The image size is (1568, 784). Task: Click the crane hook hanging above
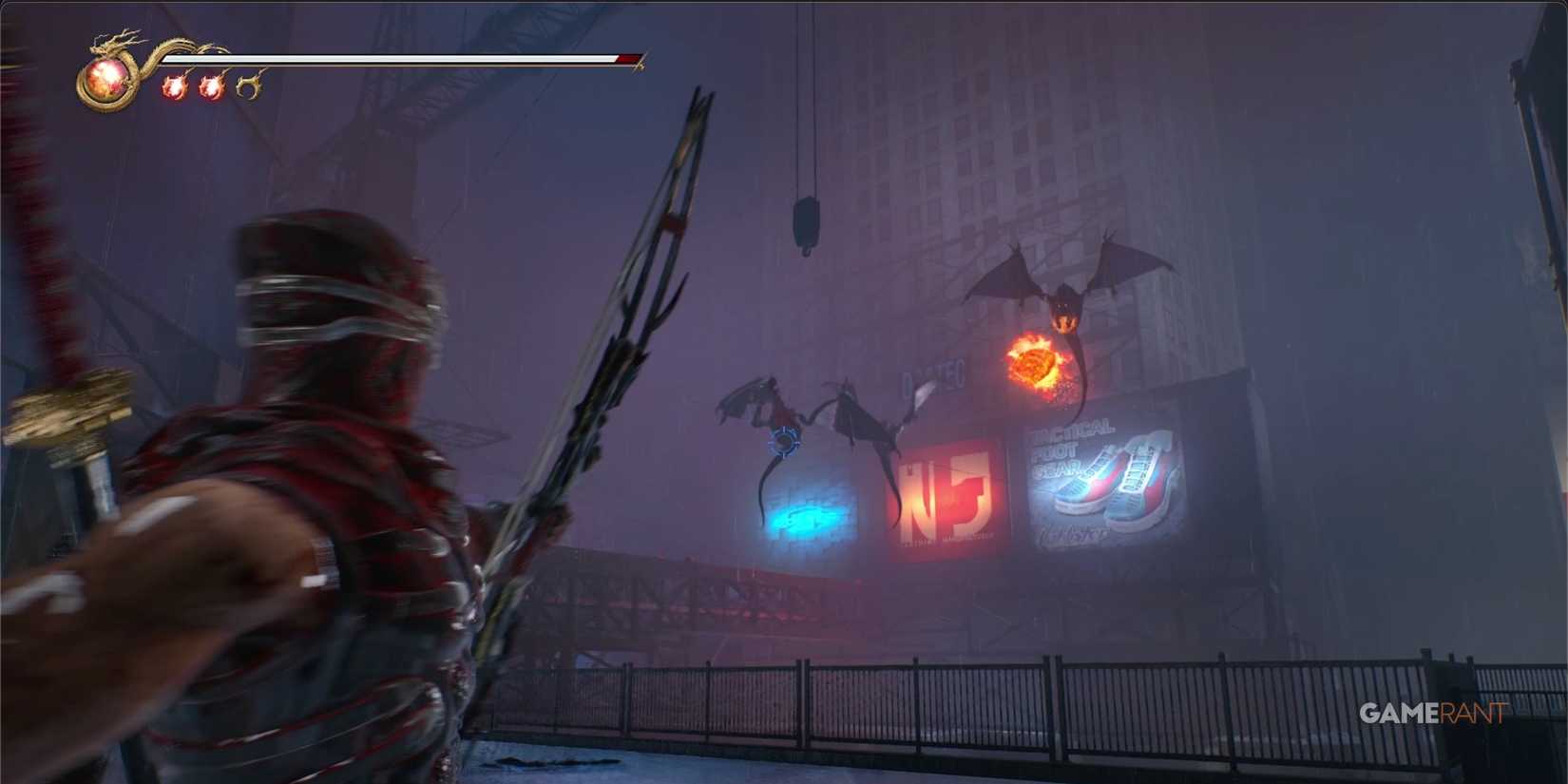tap(807, 217)
